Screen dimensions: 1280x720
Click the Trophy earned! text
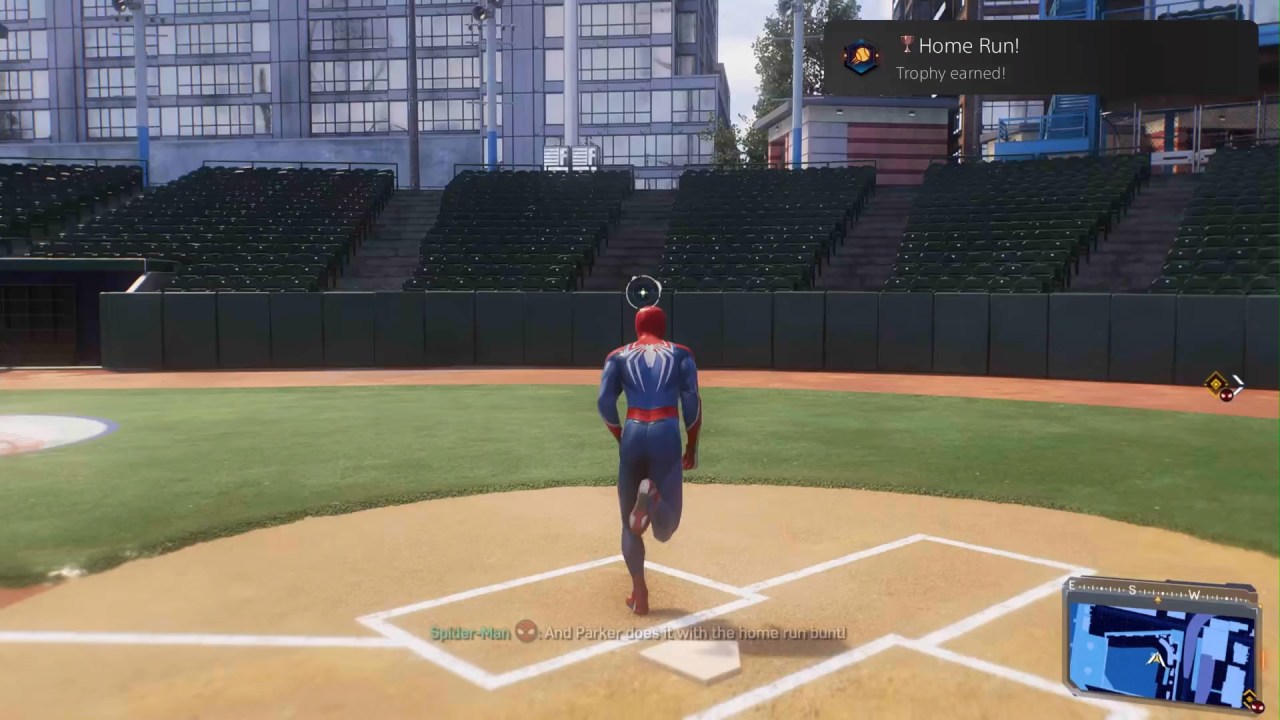point(949,73)
